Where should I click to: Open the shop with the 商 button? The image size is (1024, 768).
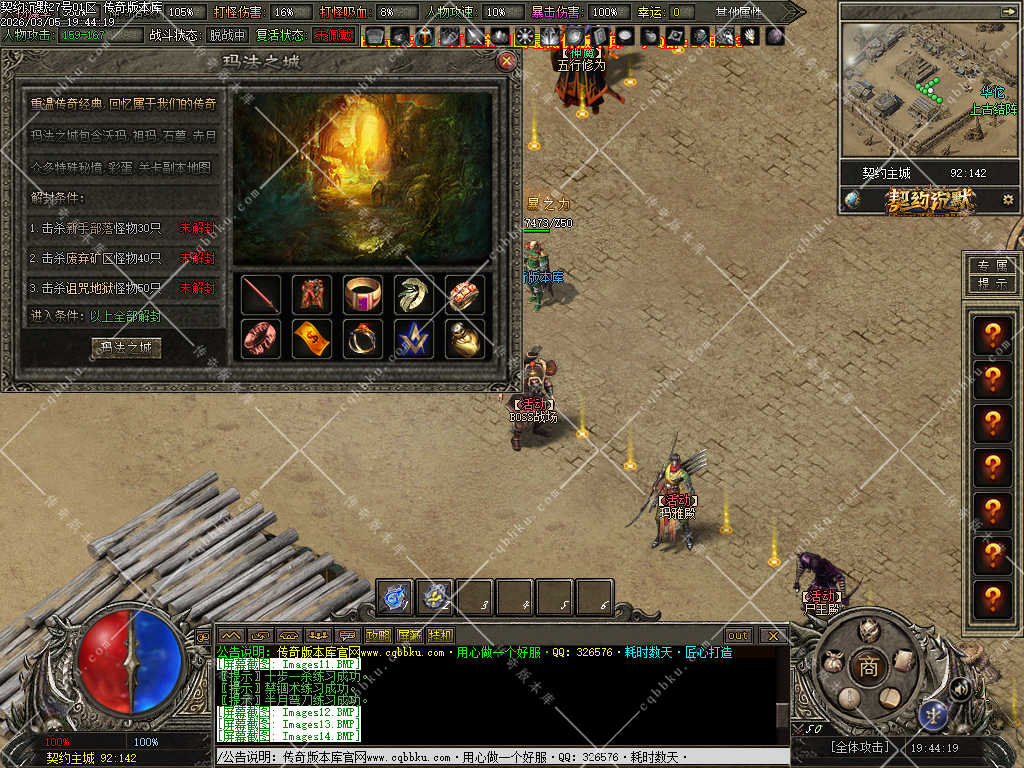coord(868,667)
